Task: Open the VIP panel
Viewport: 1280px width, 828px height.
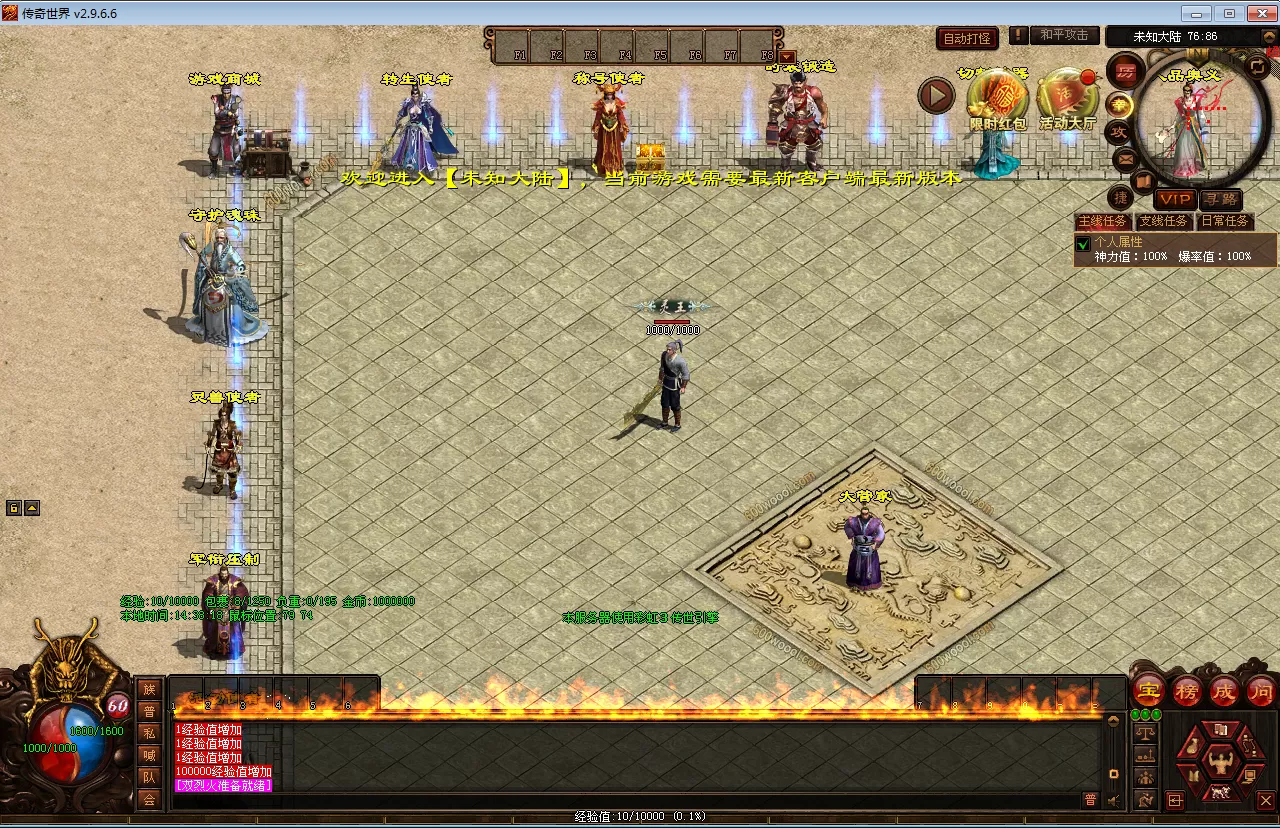Action: [1174, 200]
